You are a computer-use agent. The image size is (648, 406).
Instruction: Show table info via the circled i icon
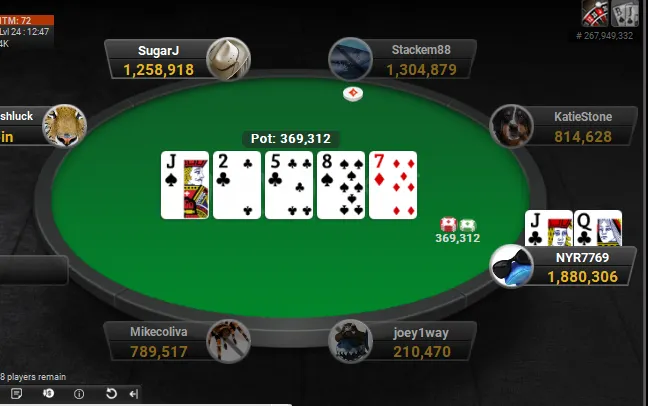pyautogui.click(x=79, y=394)
